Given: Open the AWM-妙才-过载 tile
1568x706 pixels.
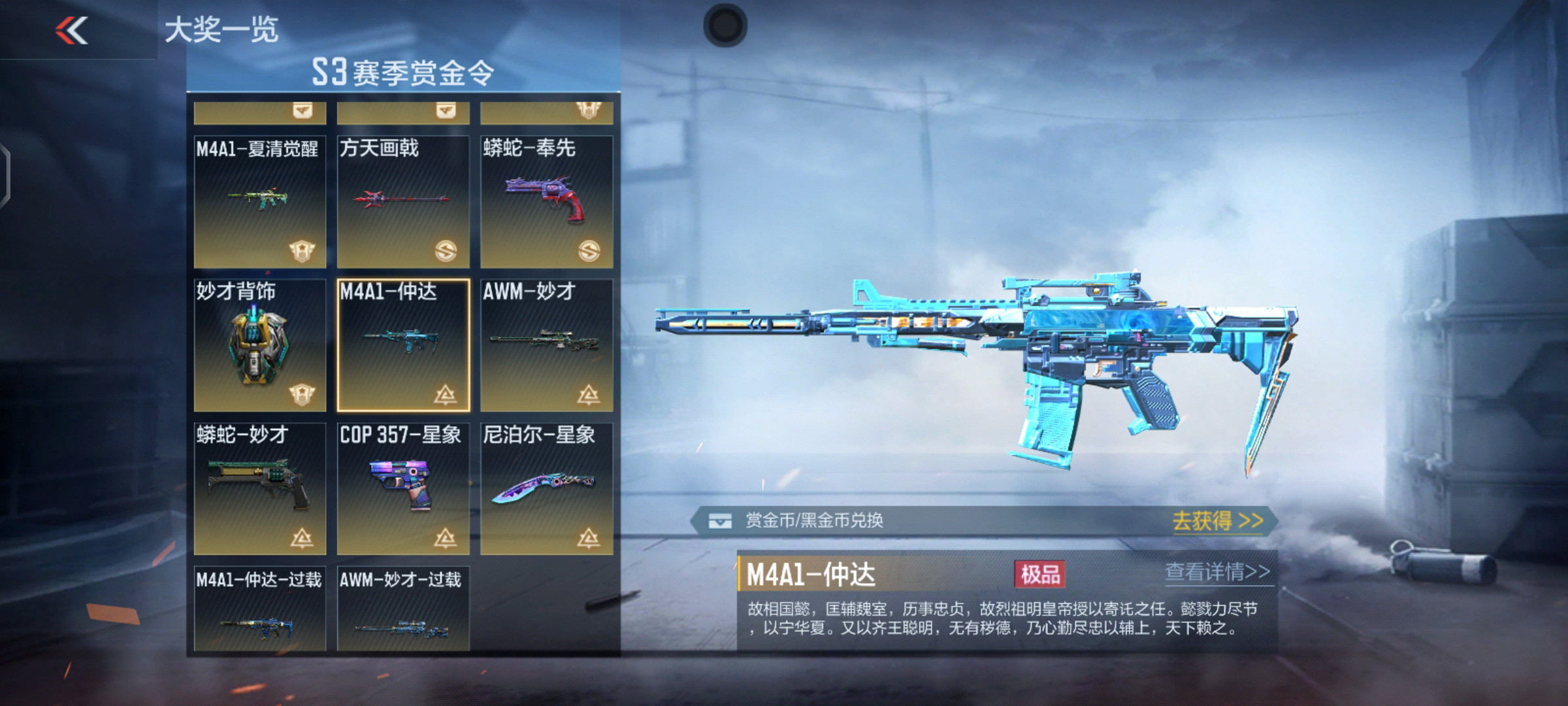Looking at the screenshot, I should tap(403, 609).
